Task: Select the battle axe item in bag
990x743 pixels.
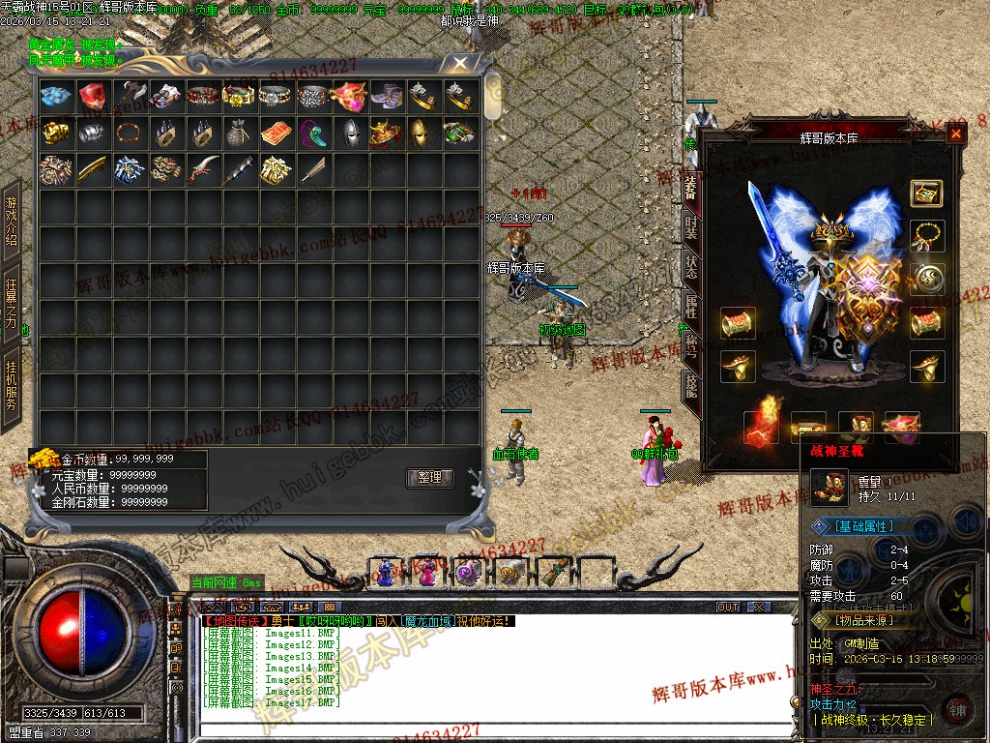Action: coord(130,97)
